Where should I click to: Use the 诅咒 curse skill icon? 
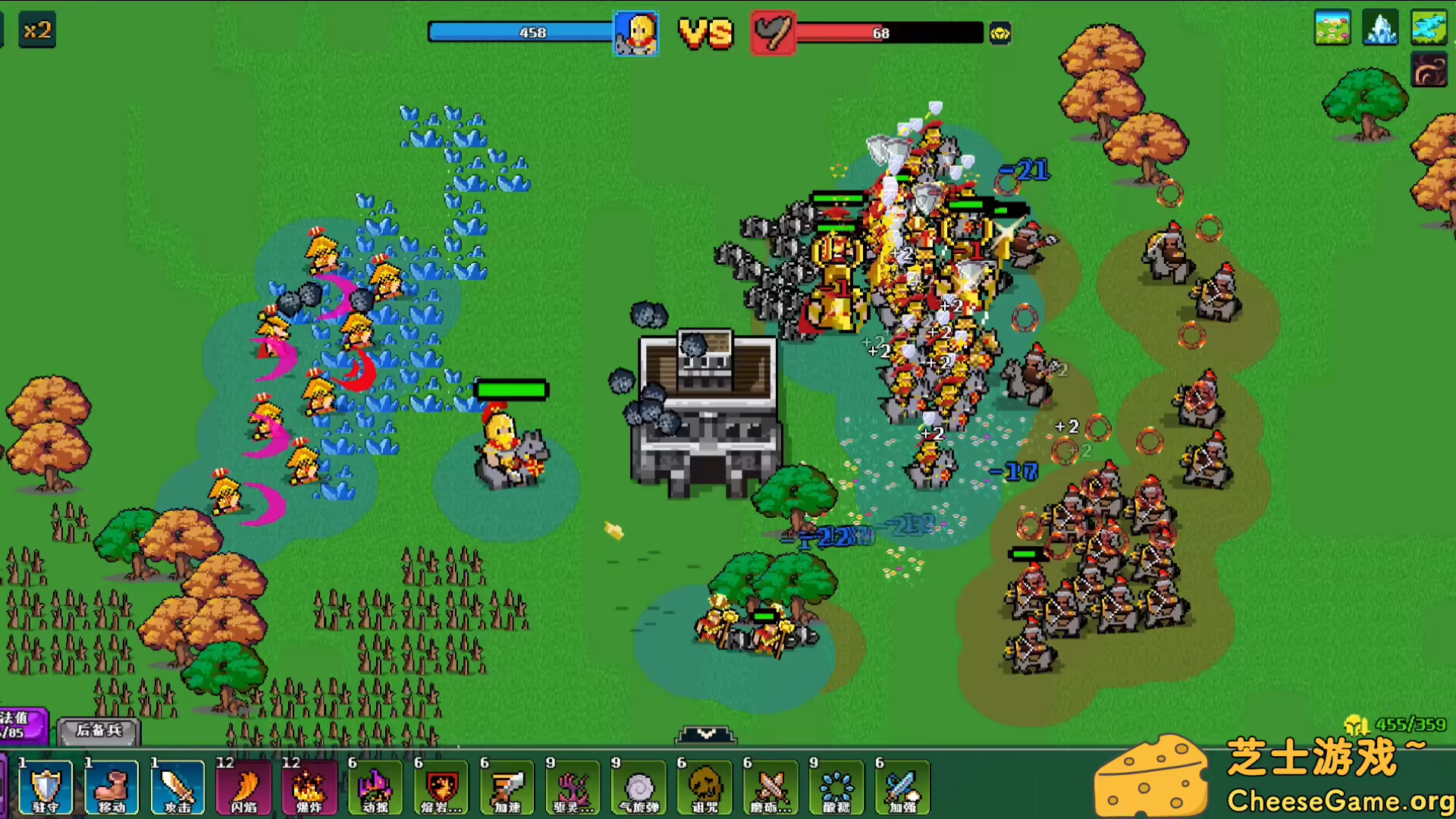pyautogui.click(x=704, y=786)
